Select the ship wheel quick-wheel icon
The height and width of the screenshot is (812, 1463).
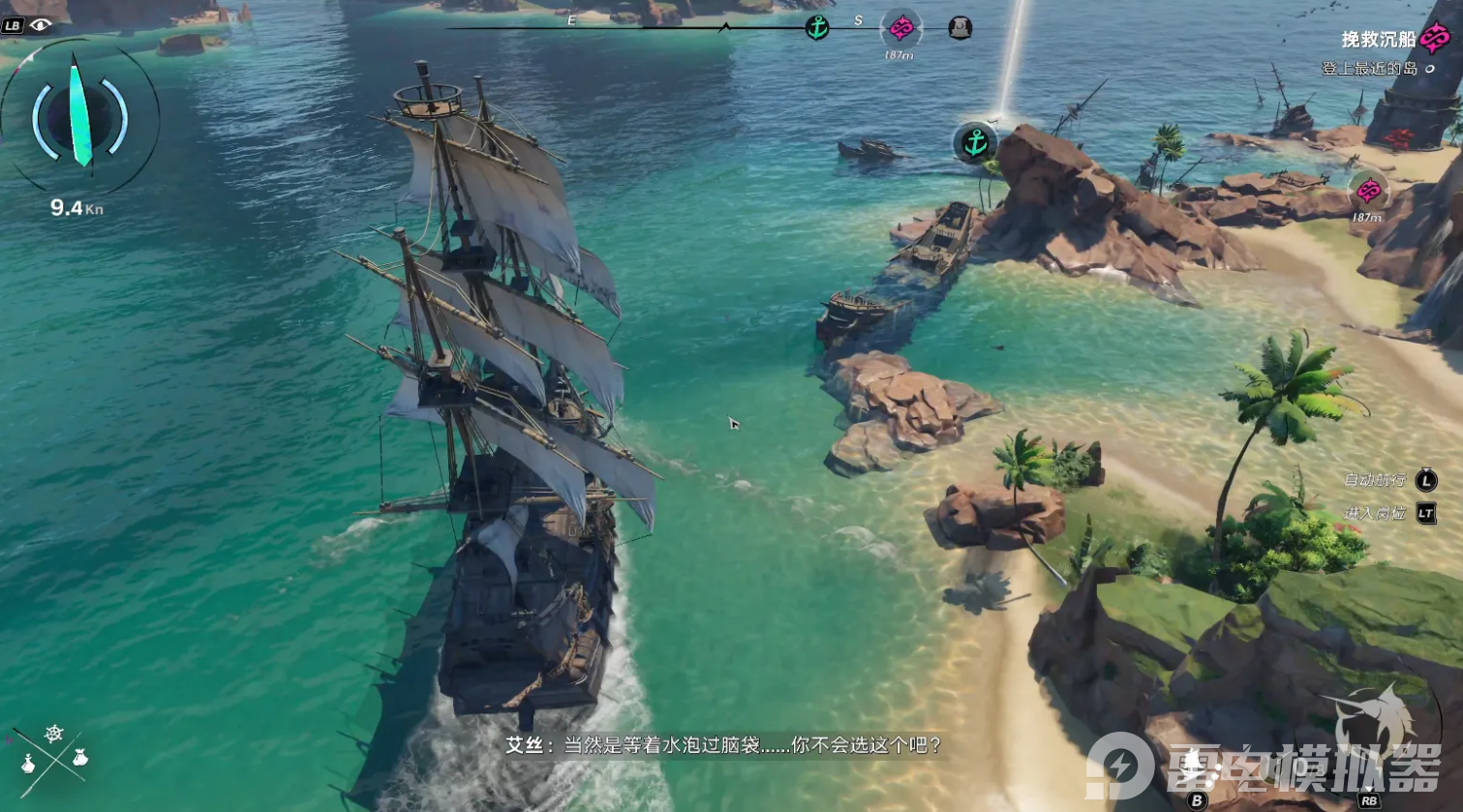[54, 734]
